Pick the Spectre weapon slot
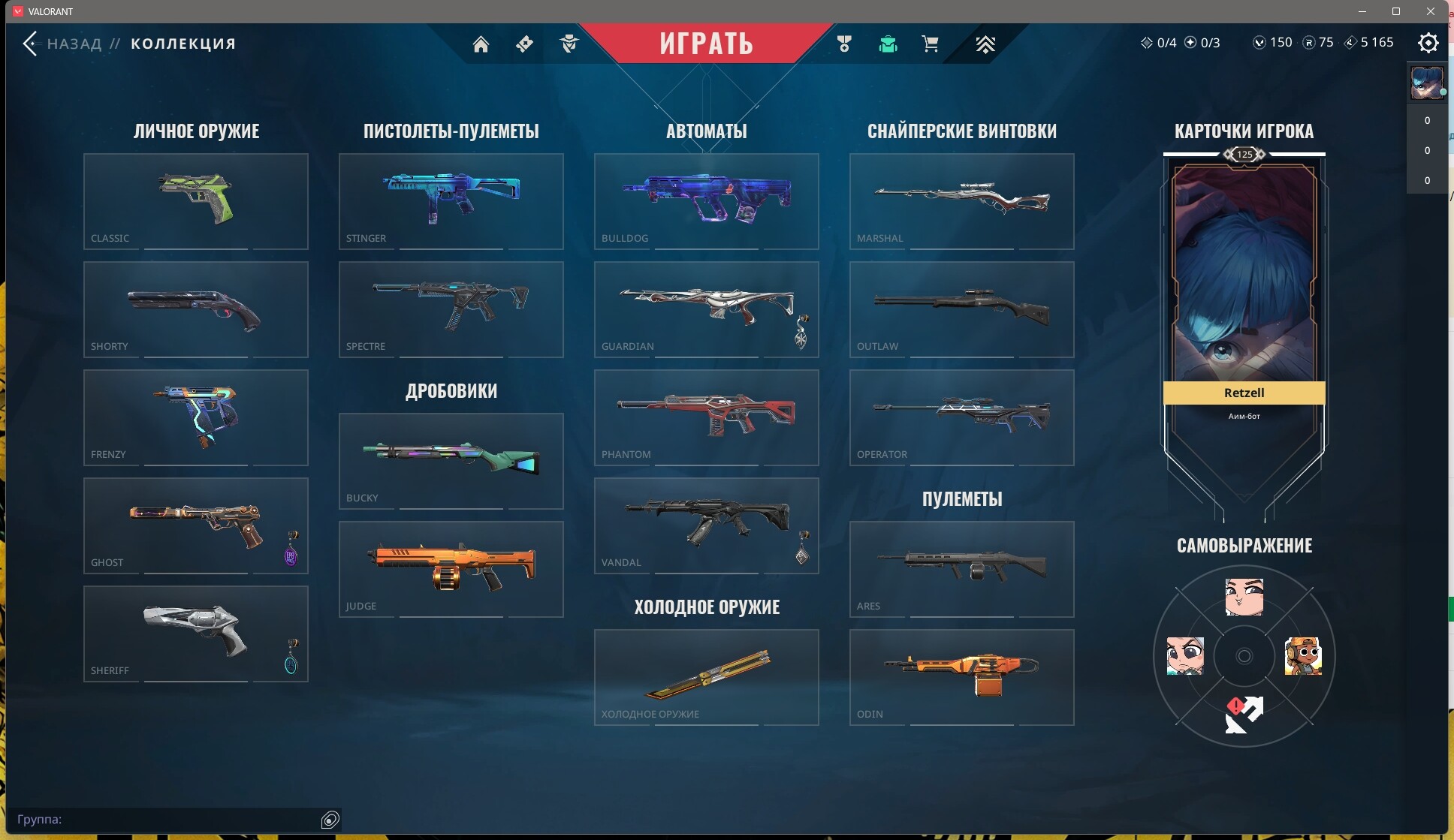 pos(451,309)
